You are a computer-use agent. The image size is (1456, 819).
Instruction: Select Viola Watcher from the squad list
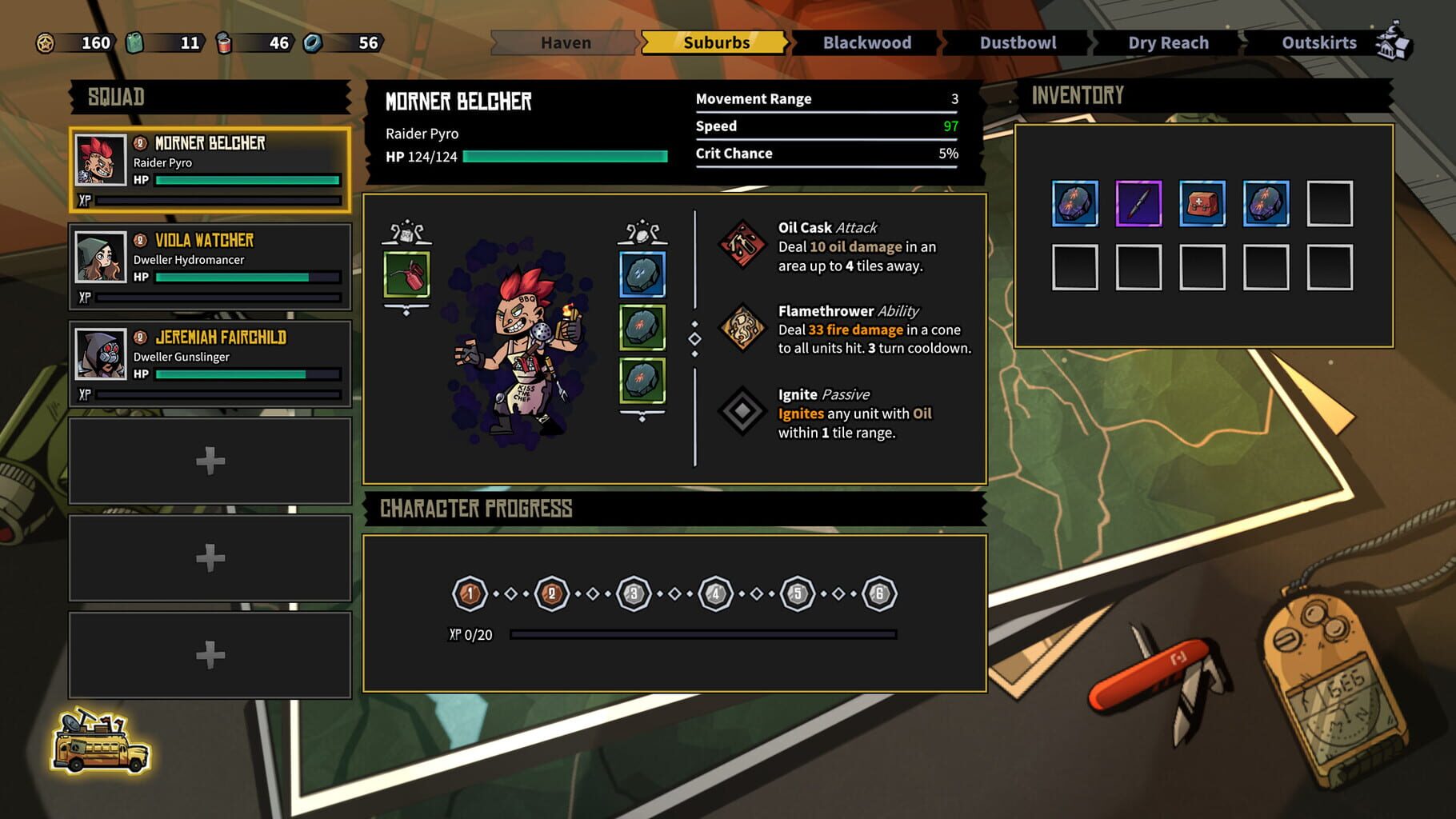[x=210, y=264]
